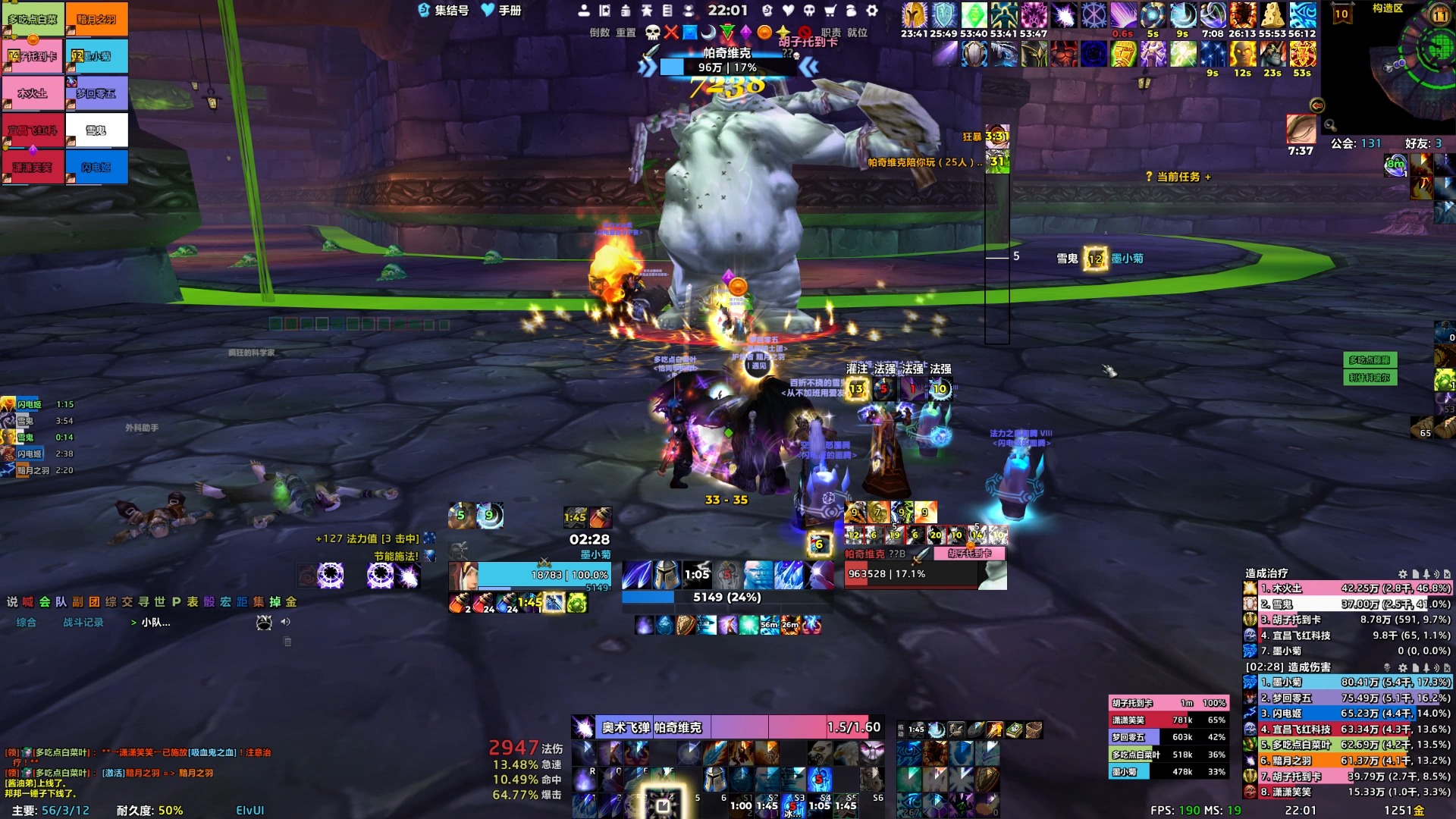Open settings gear on 造成治疗 meter

tap(1402, 574)
